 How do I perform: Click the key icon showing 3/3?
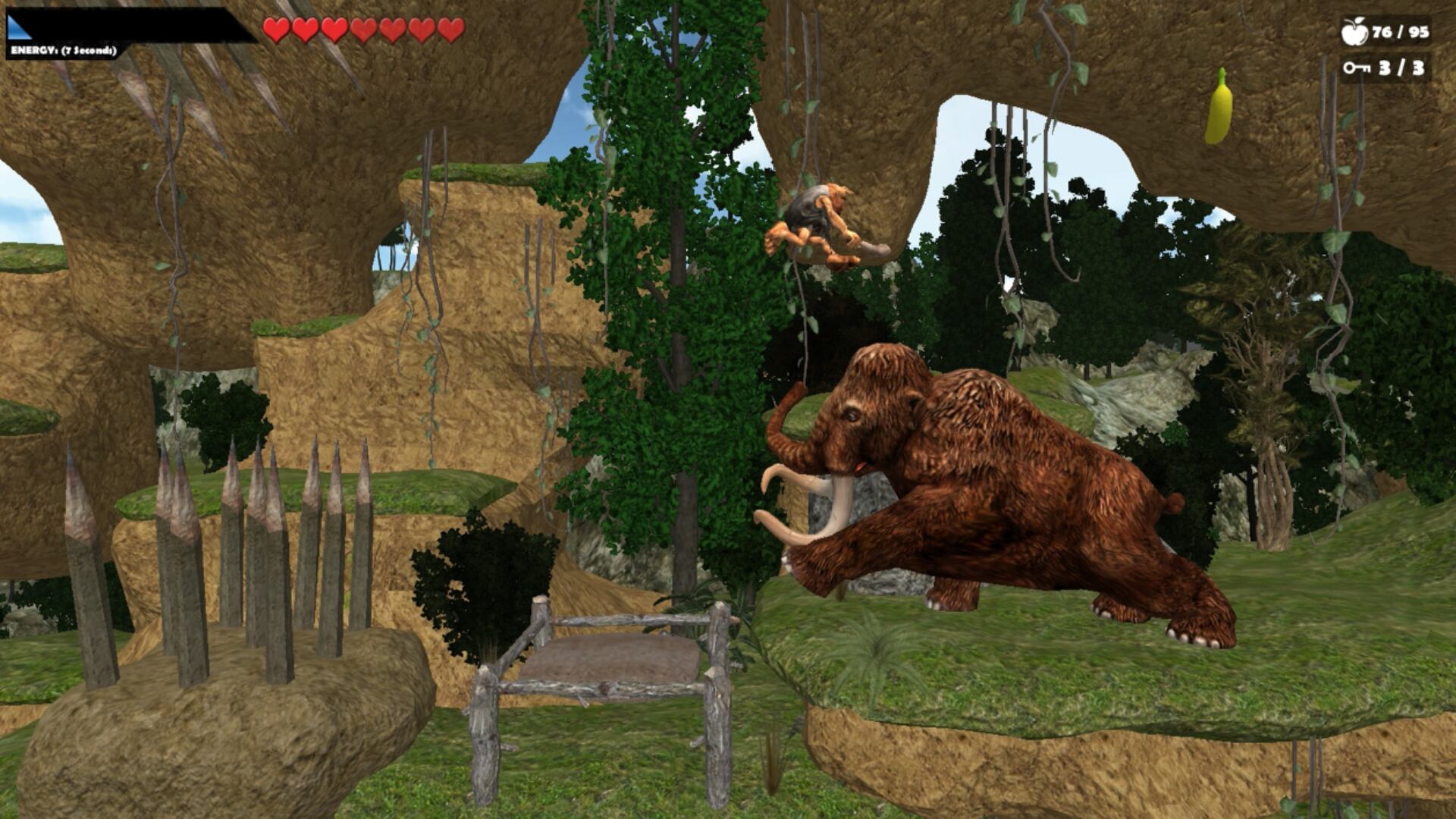1357,69
